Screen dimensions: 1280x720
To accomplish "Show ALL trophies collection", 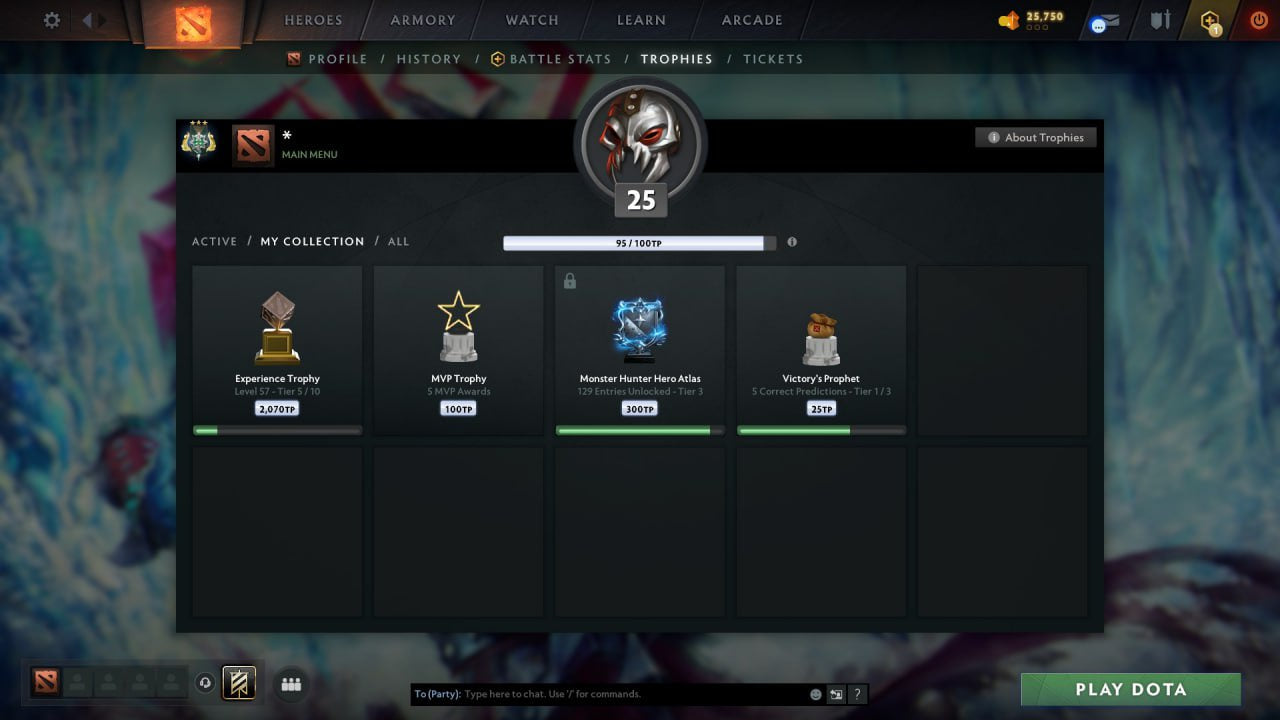I will tap(398, 241).
